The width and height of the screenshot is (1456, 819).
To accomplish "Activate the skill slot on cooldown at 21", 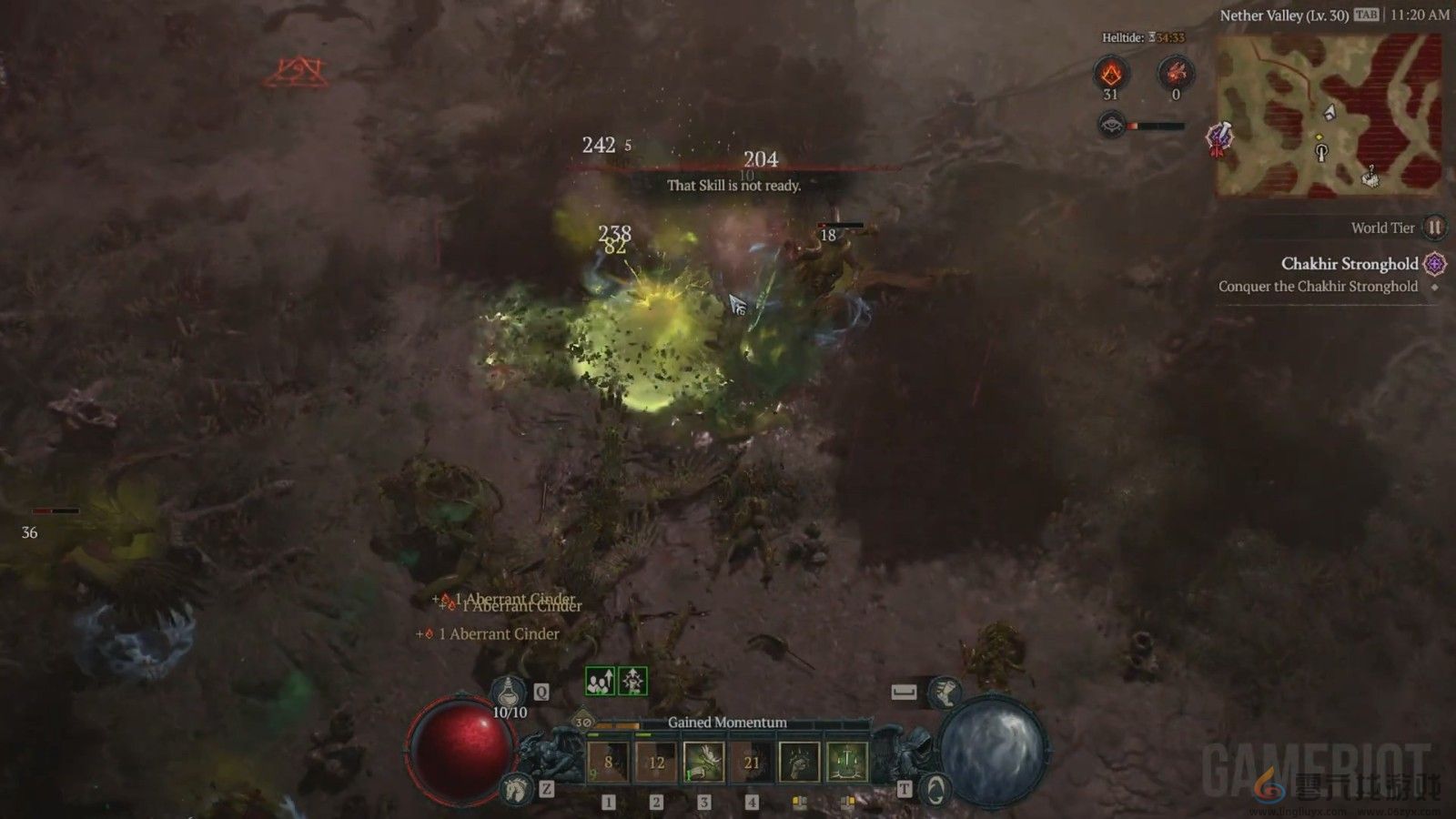I will pyautogui.click(x=752, y=763).
